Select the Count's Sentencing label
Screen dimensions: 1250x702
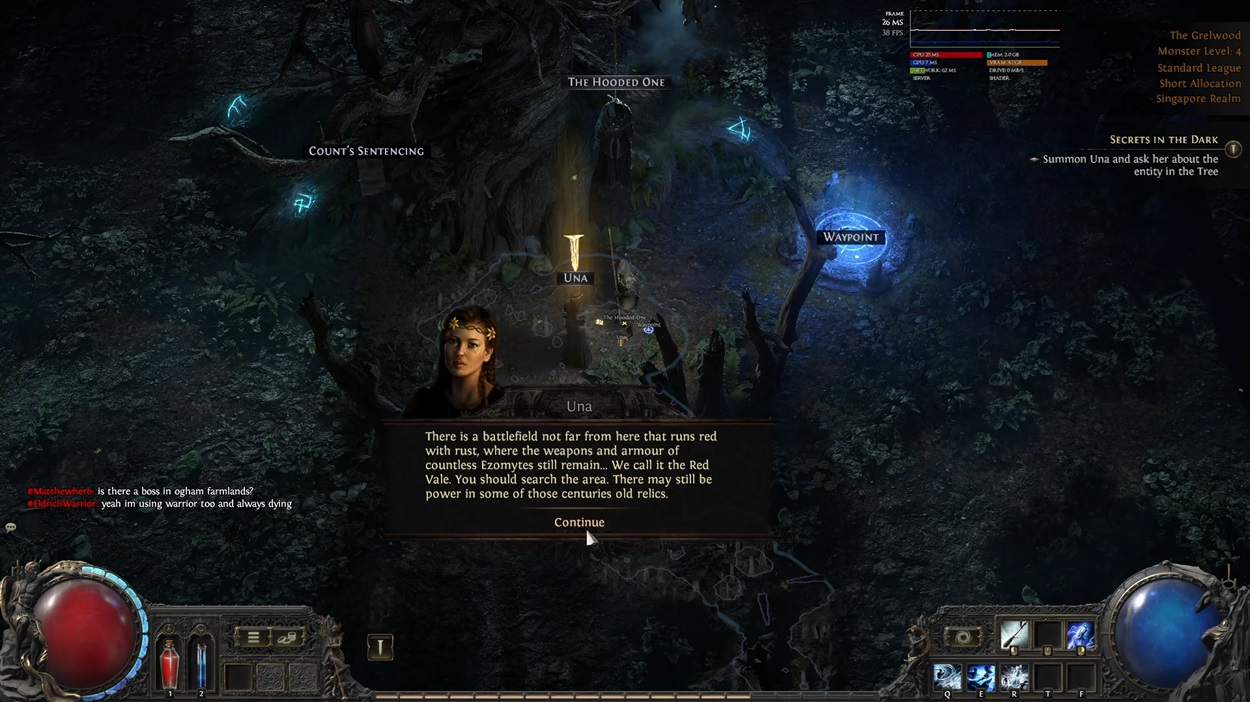tap(366, 151)
